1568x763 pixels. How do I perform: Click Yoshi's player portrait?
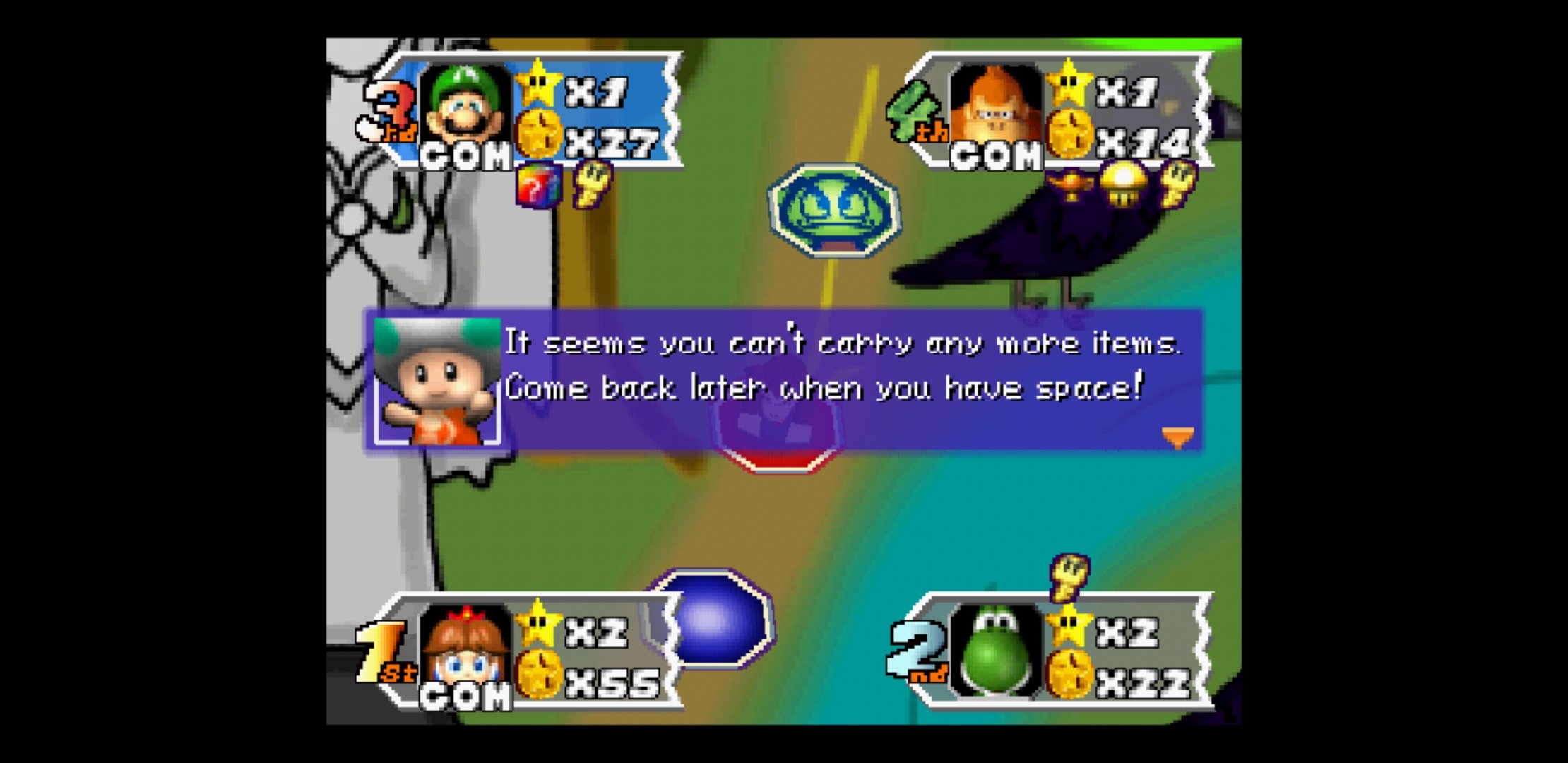(995, 646)
